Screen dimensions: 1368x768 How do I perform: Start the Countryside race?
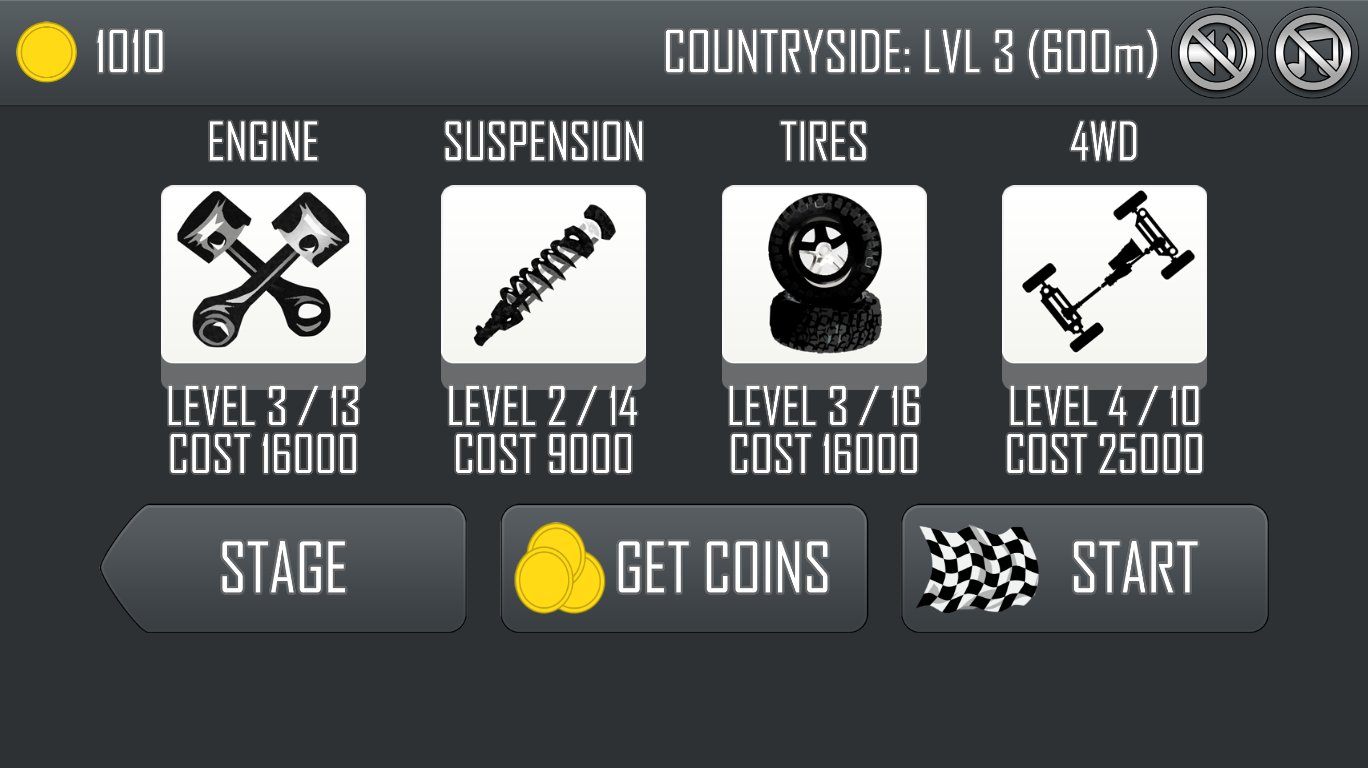tap(1085, 568)
